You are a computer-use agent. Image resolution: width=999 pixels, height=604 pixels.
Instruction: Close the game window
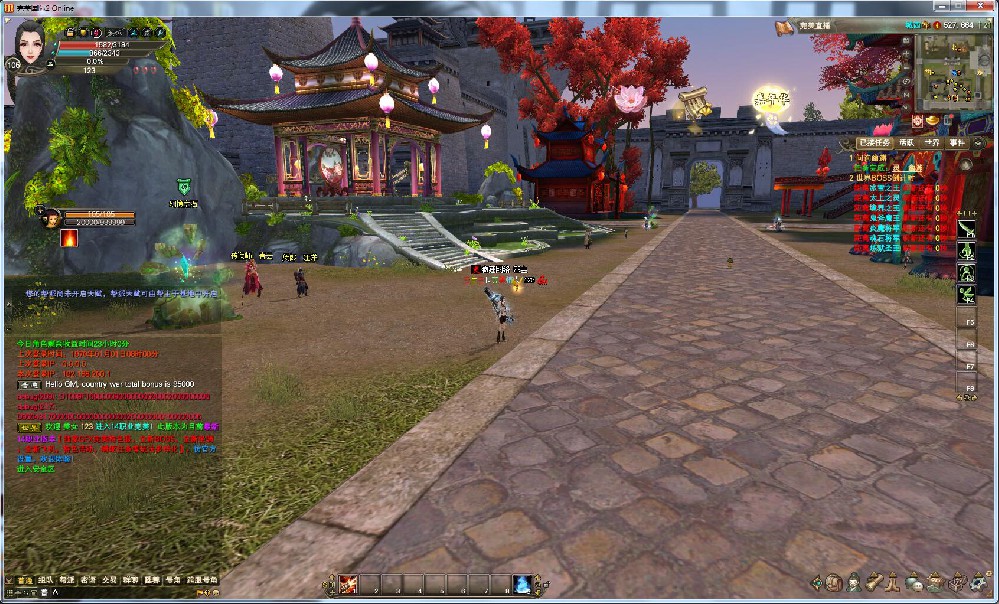[x=985, y=9]
